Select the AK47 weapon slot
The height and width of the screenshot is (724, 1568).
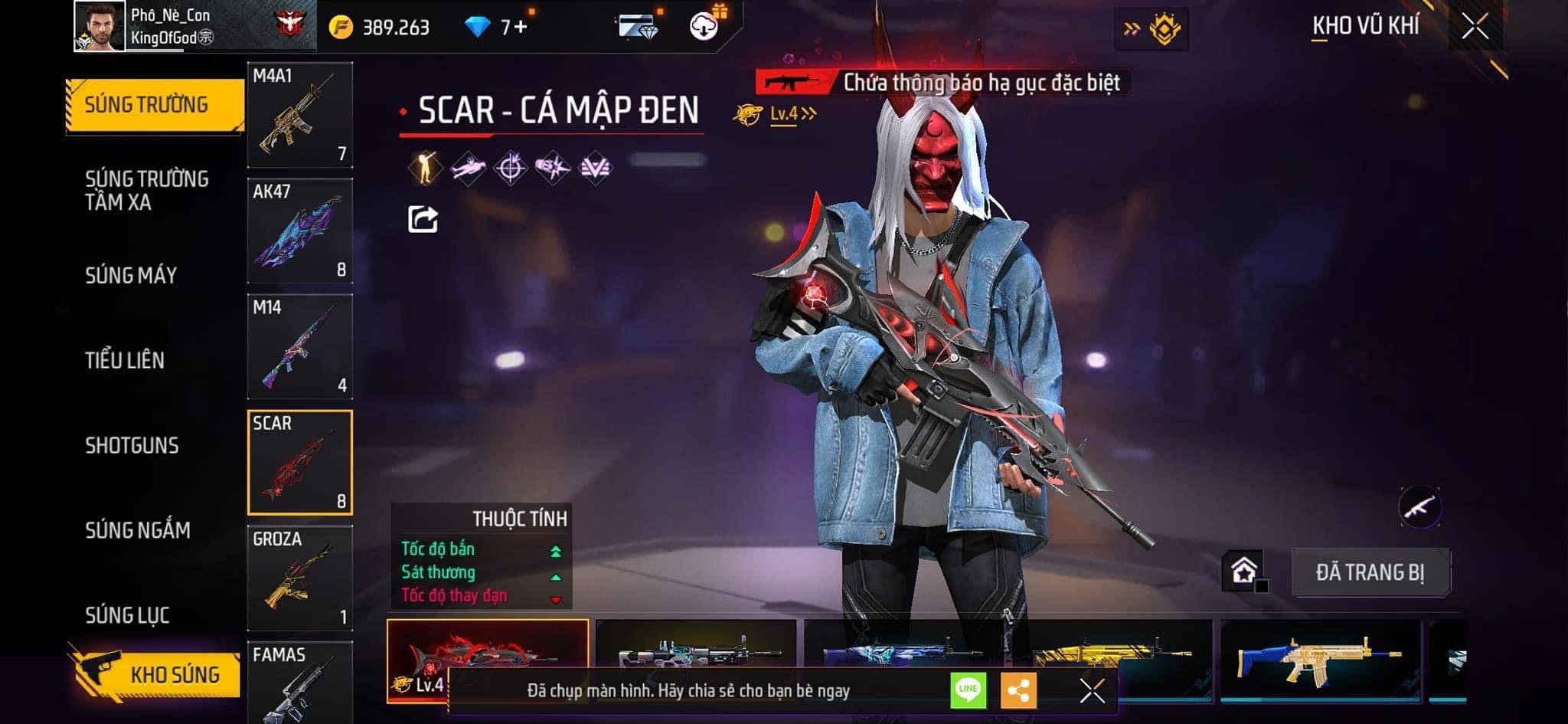pos(300,231)
